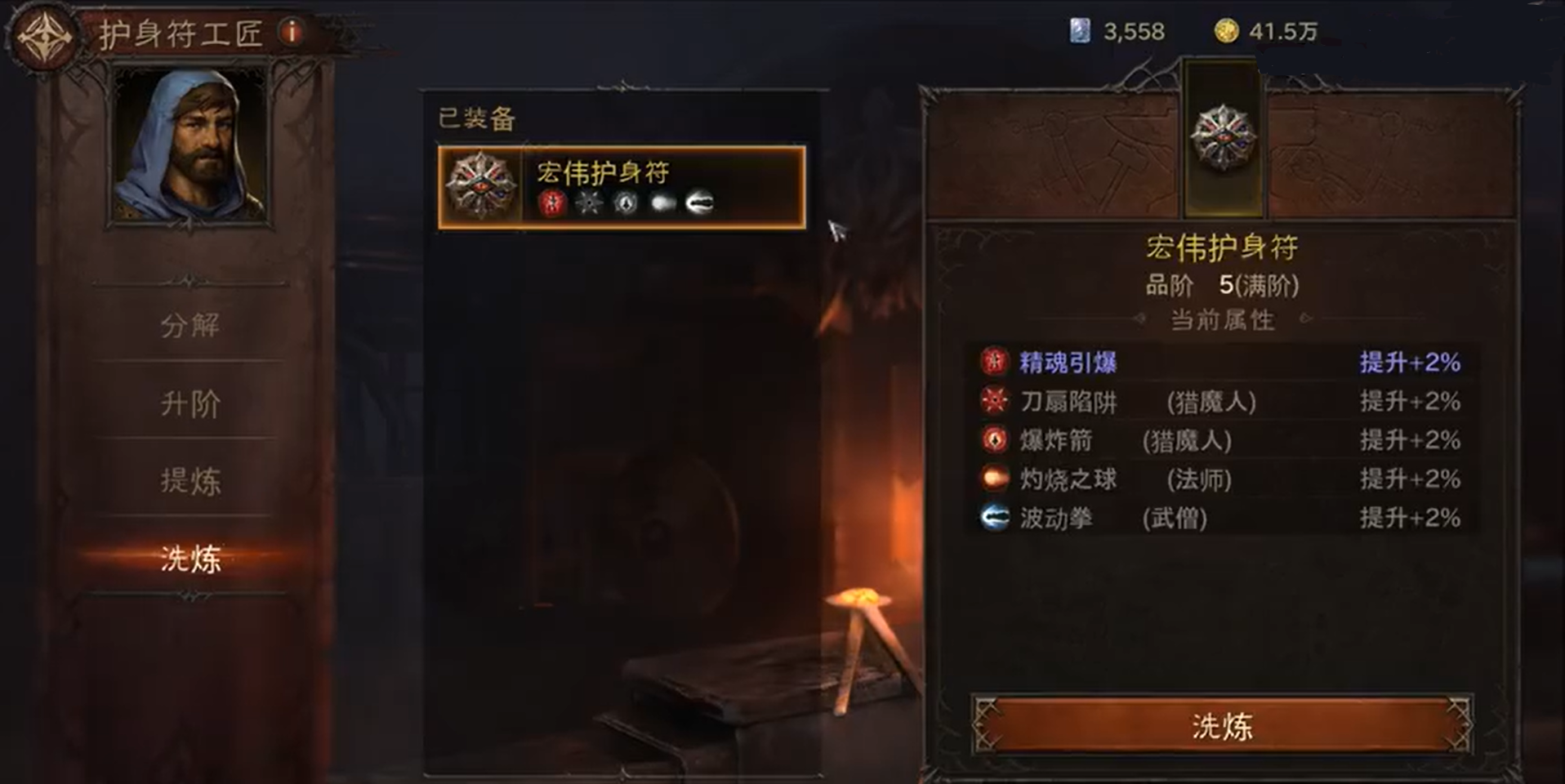Select the 爆炸箭 explosion arrow icon
The image size is (1565, 784).
point(995,440)
